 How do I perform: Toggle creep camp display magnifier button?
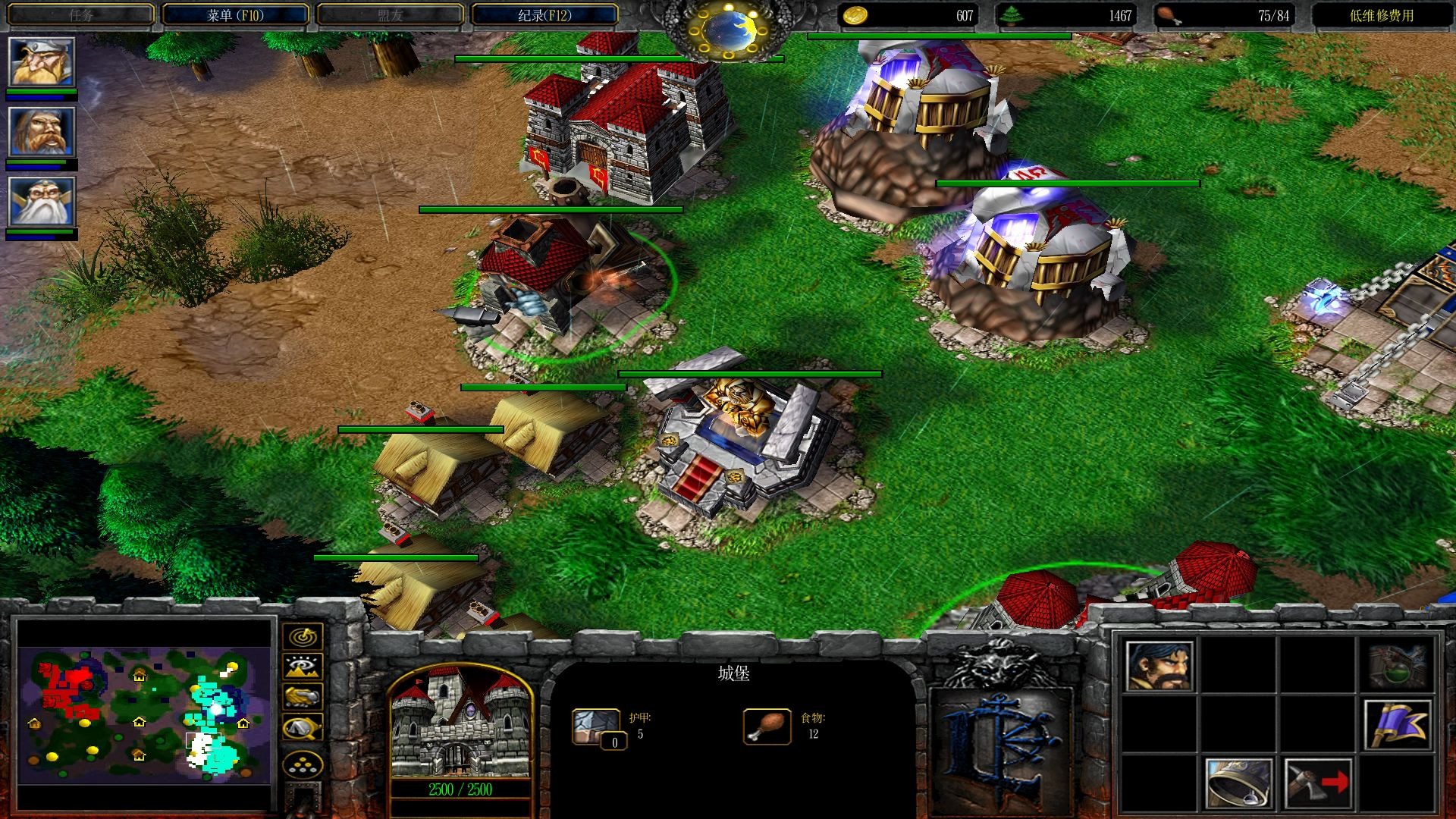pos(303,728)
